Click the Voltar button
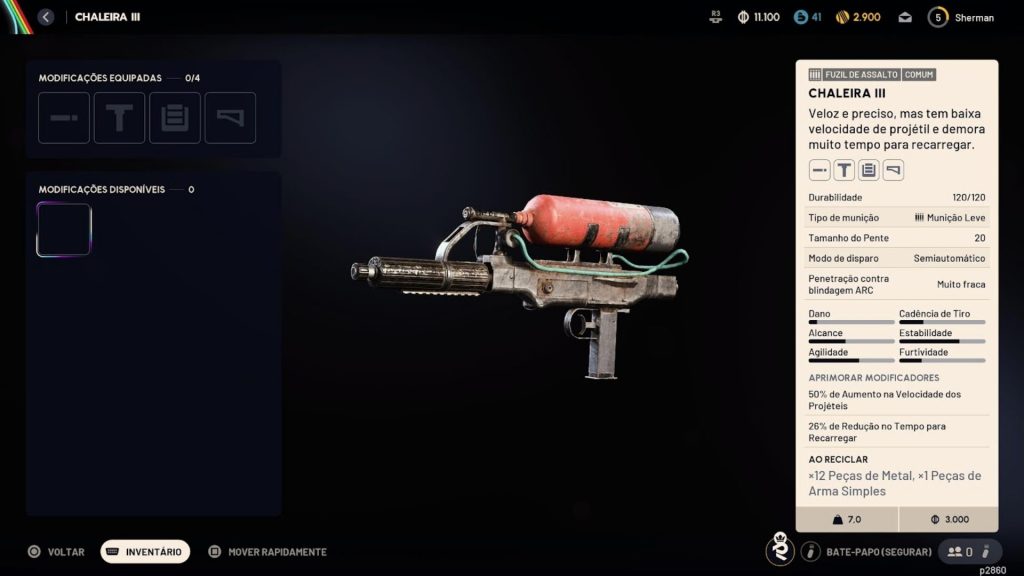This screenshot has height=576, width=1024. coord(57,552)
